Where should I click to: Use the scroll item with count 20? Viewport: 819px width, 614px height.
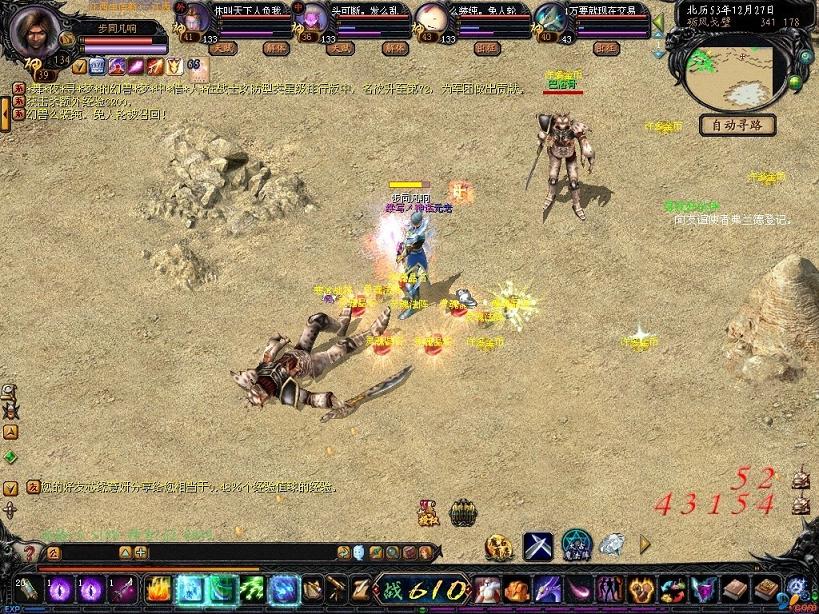pyautogui.click(x=27, y=589)
